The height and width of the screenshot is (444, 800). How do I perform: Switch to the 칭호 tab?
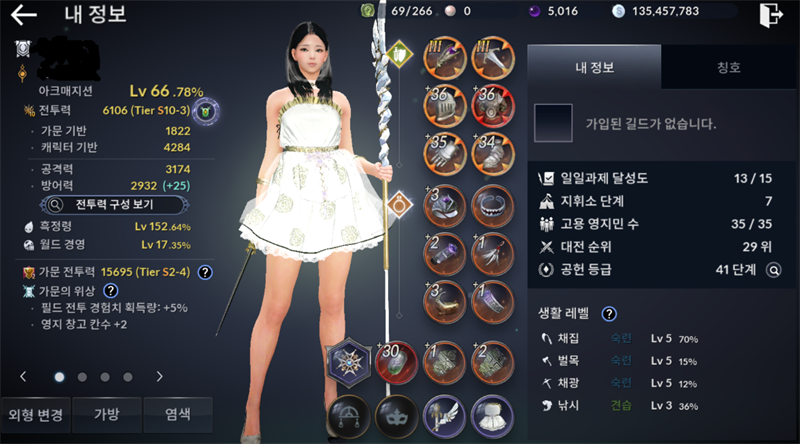(729, 68)
